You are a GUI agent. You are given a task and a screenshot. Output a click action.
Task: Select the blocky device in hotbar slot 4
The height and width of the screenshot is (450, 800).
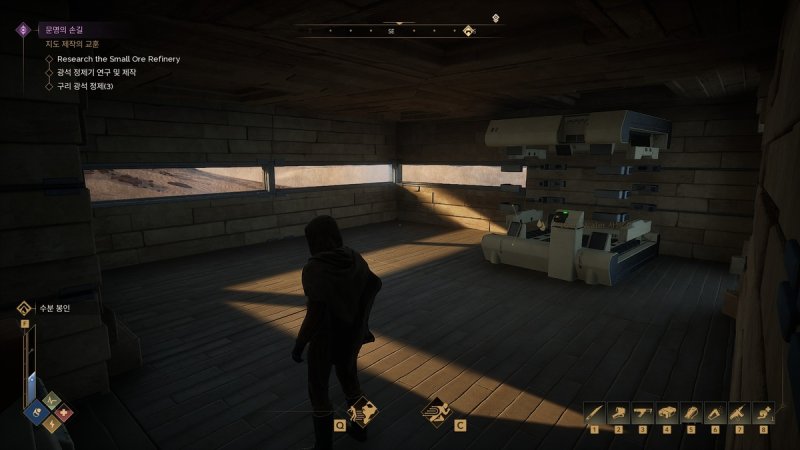point(666,412)
